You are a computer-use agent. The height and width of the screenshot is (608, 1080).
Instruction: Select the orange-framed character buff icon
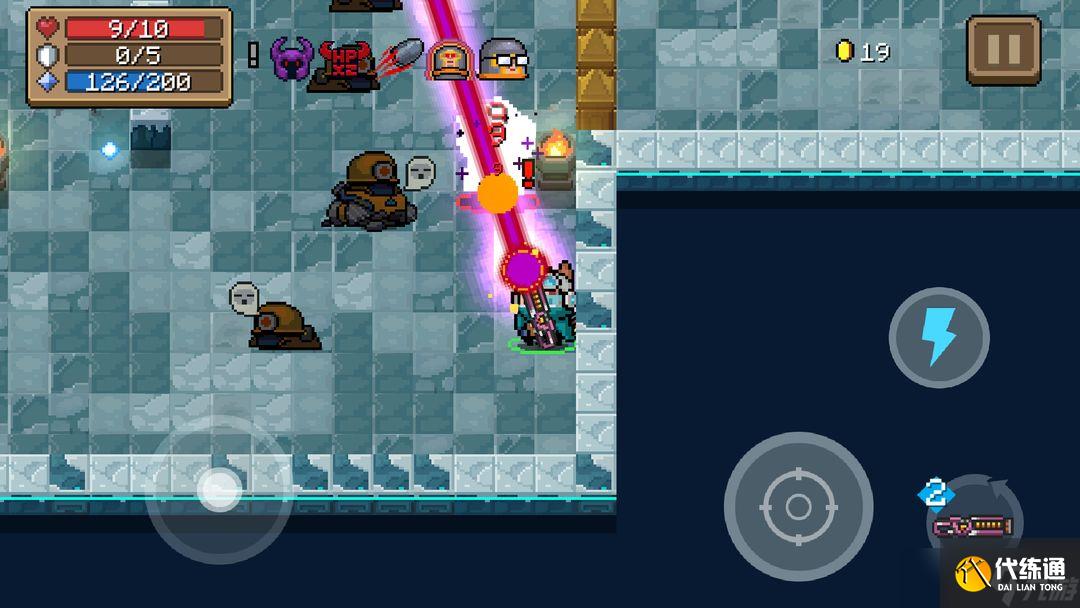(450, 60)
